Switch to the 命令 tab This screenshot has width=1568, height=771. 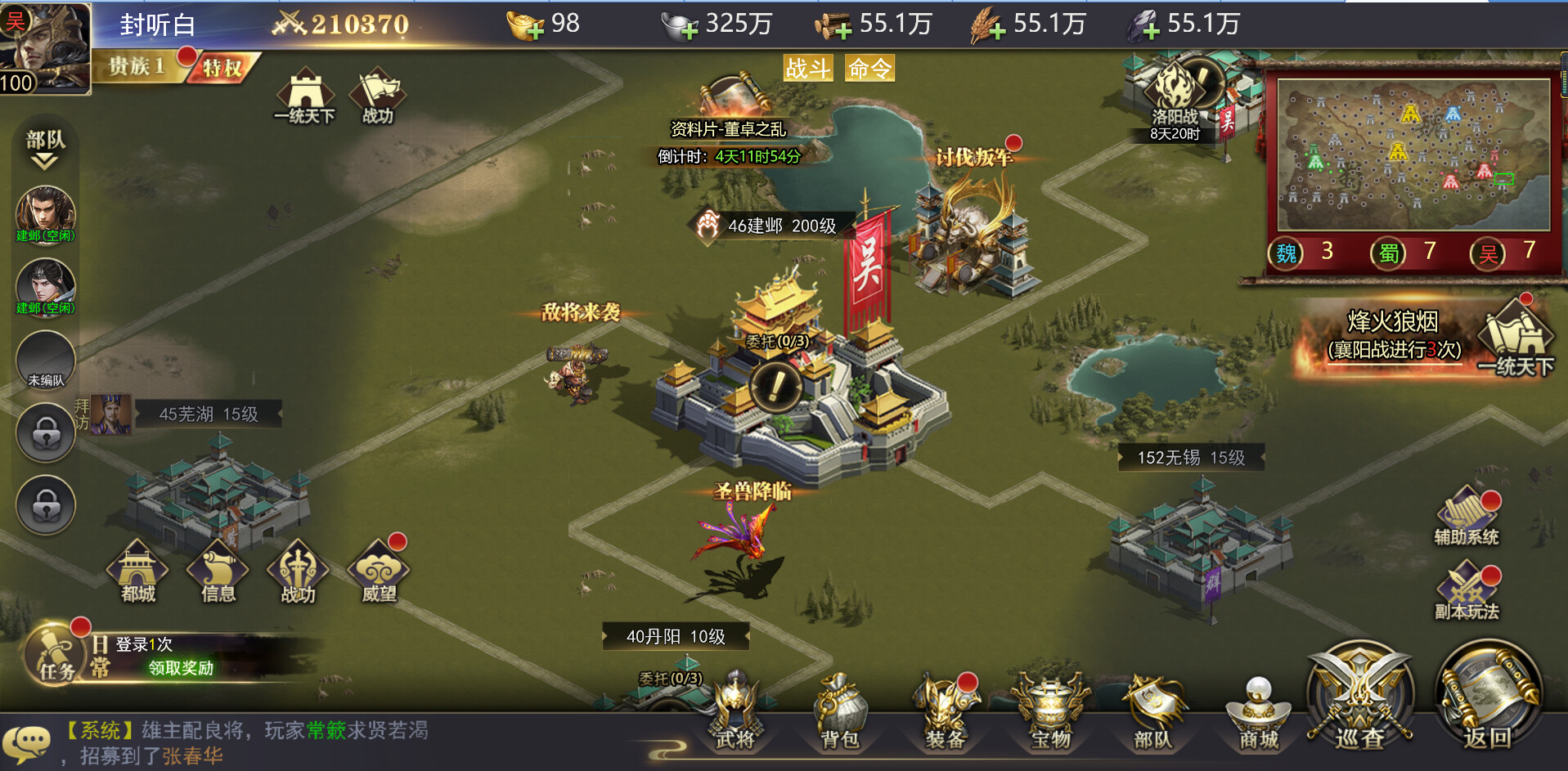869,69
